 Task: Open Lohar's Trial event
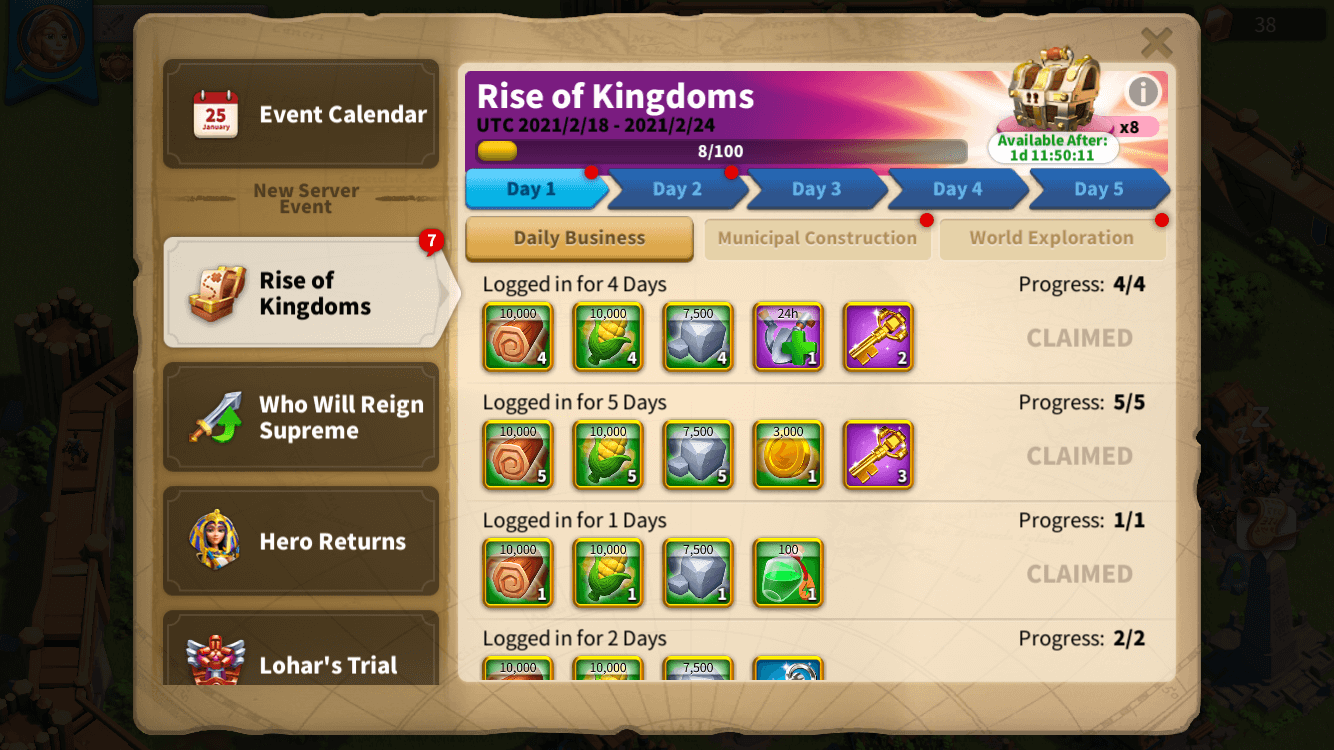pyautogui.click(x=301, y=663)
